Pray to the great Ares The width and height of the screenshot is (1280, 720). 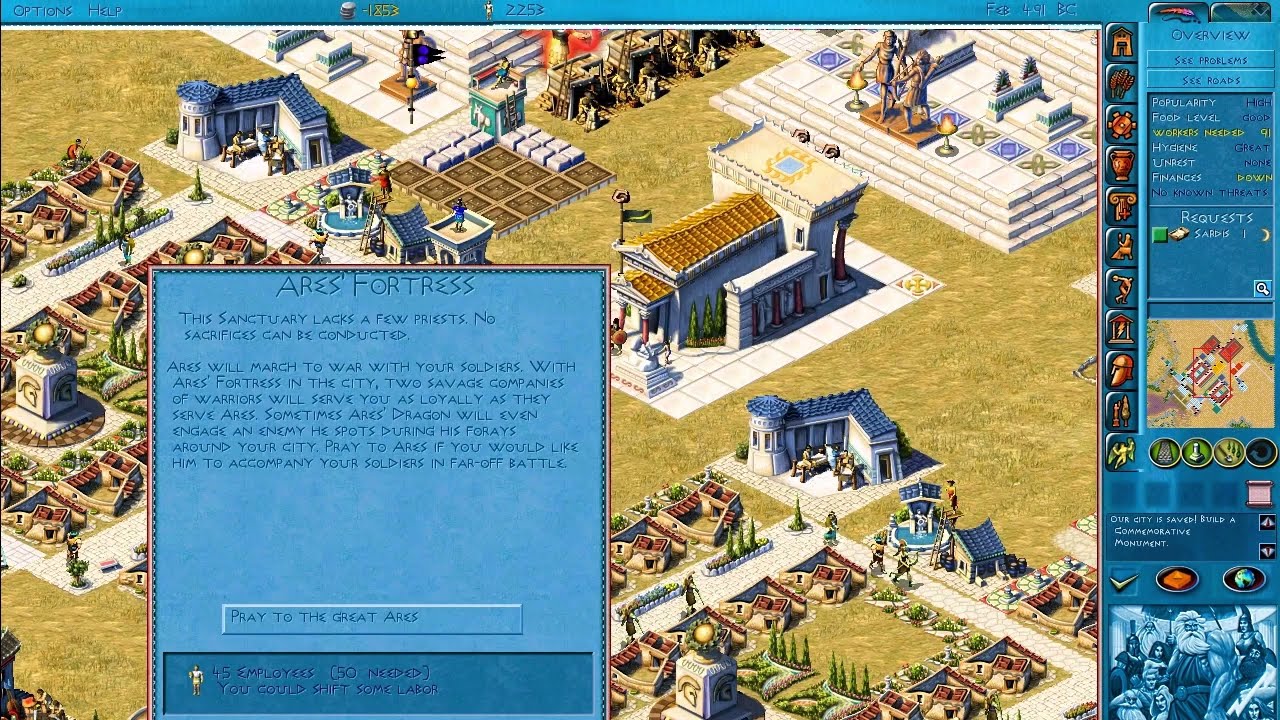(x=372, y=618)
